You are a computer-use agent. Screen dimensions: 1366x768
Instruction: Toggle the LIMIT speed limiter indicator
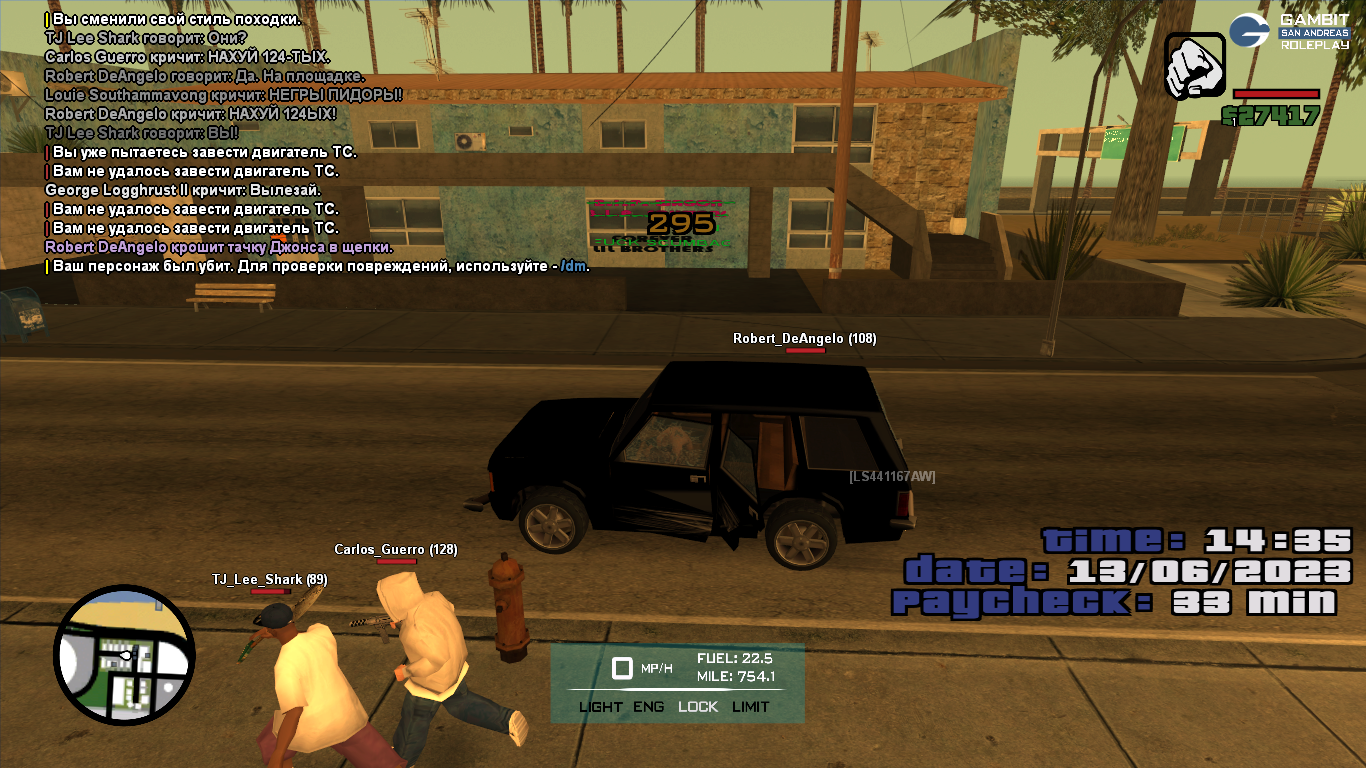(x=751, y=706)
